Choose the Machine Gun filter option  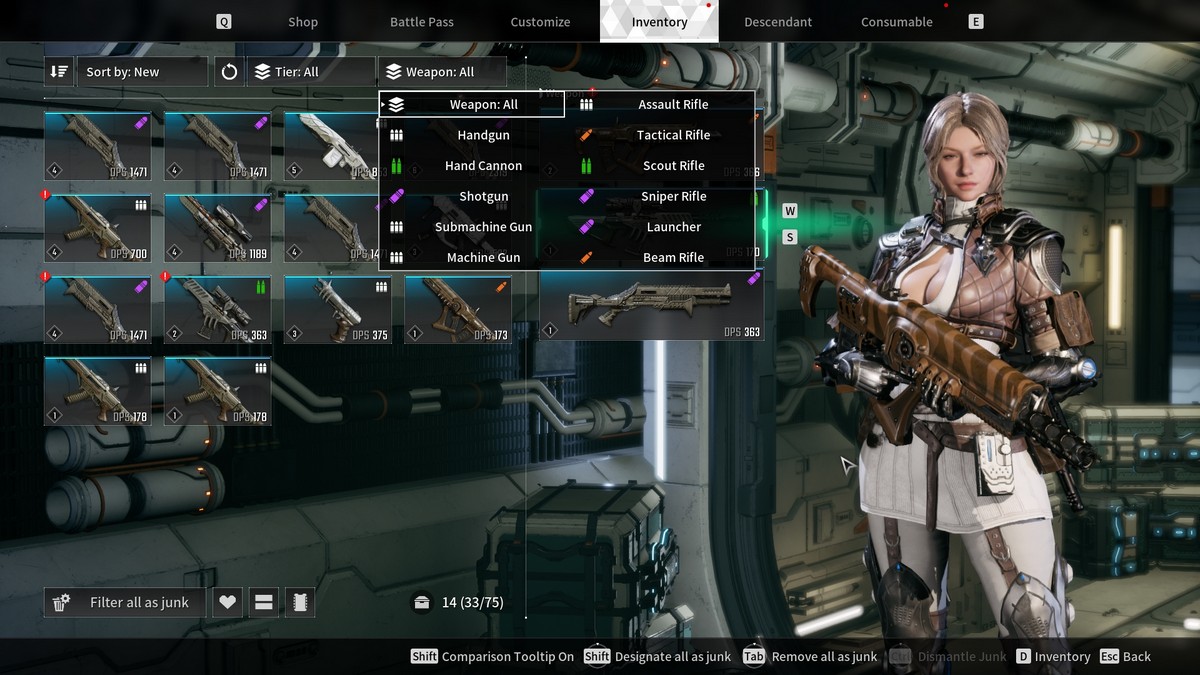(483, 258)
